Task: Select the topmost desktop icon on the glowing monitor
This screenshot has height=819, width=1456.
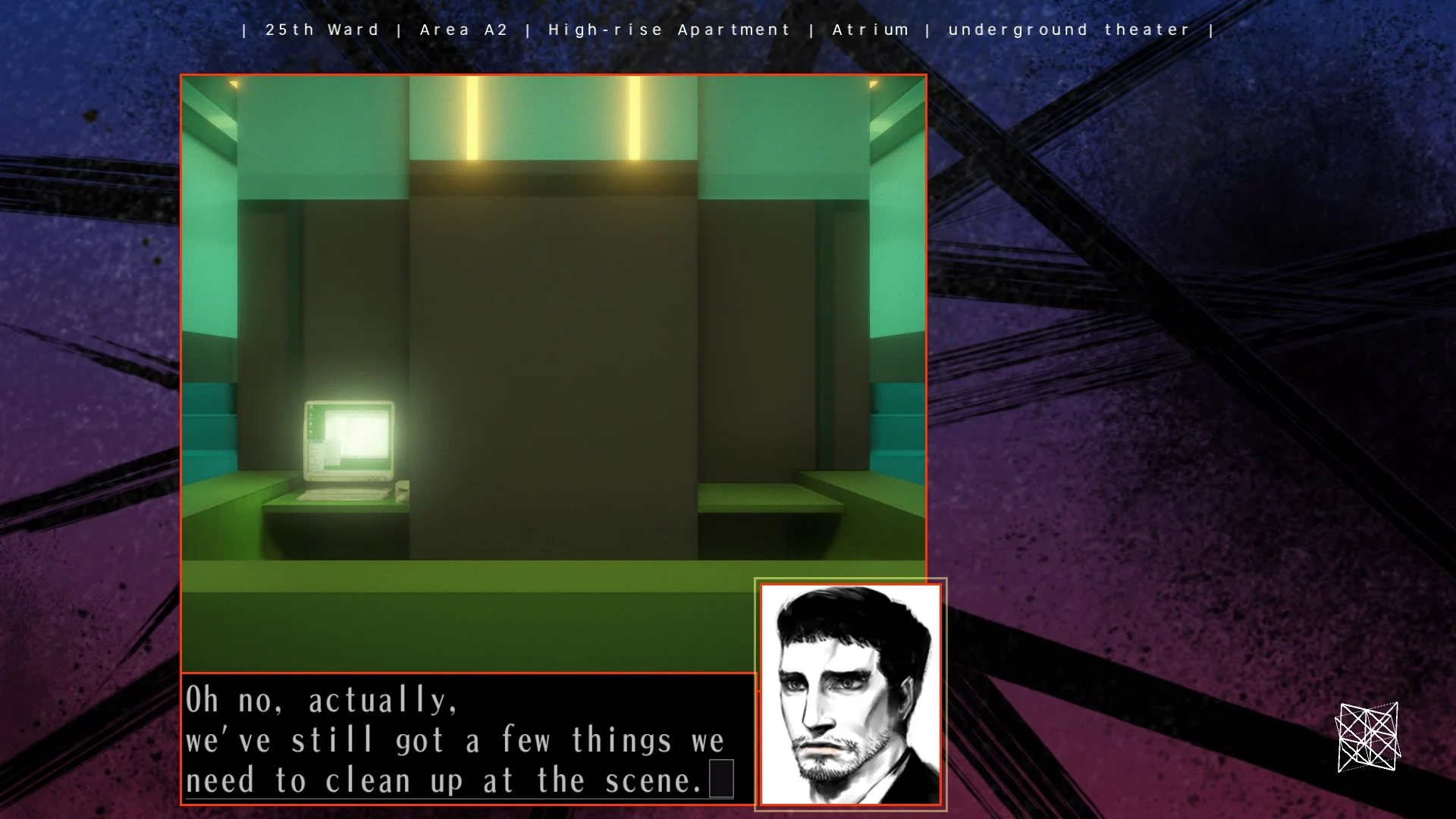Action: click(311, 407)
